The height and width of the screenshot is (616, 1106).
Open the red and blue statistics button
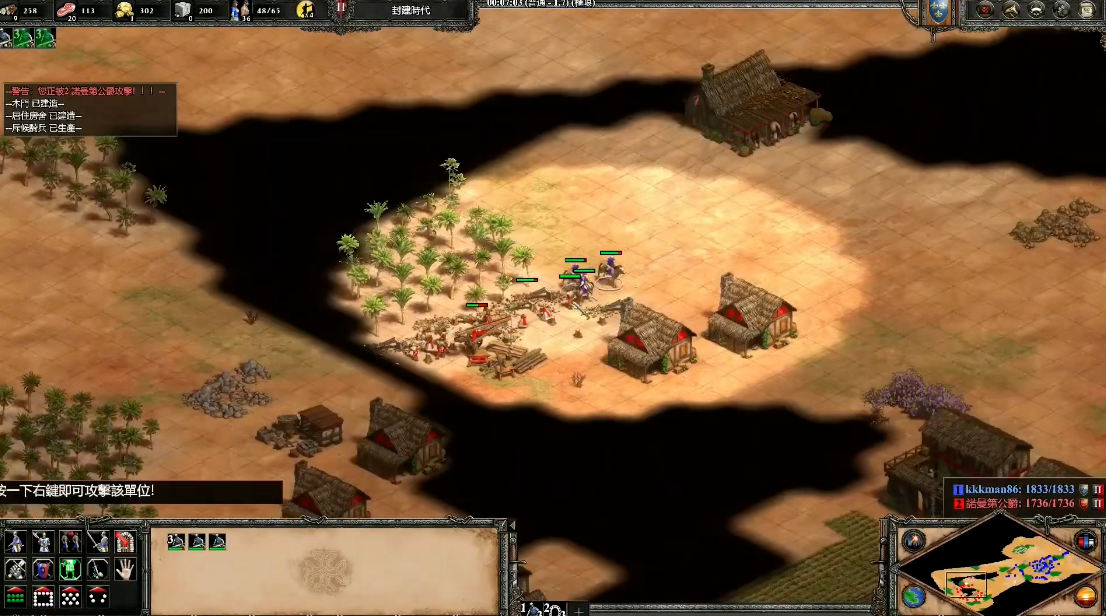(x=1086, y=541)
